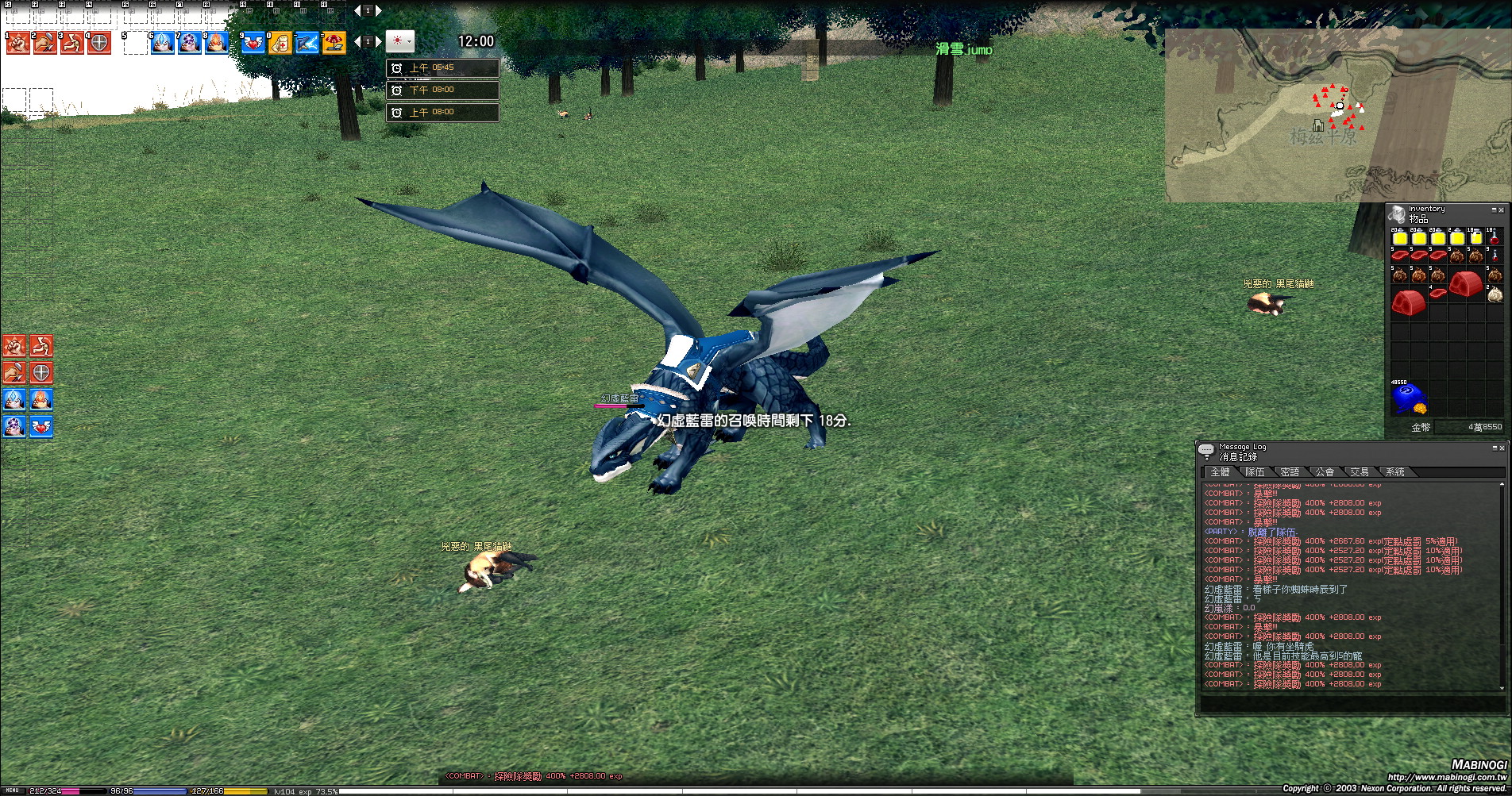Minimize the Inventory window
The height and width of the screenshot is (796, 1512).
[1494, 210]
